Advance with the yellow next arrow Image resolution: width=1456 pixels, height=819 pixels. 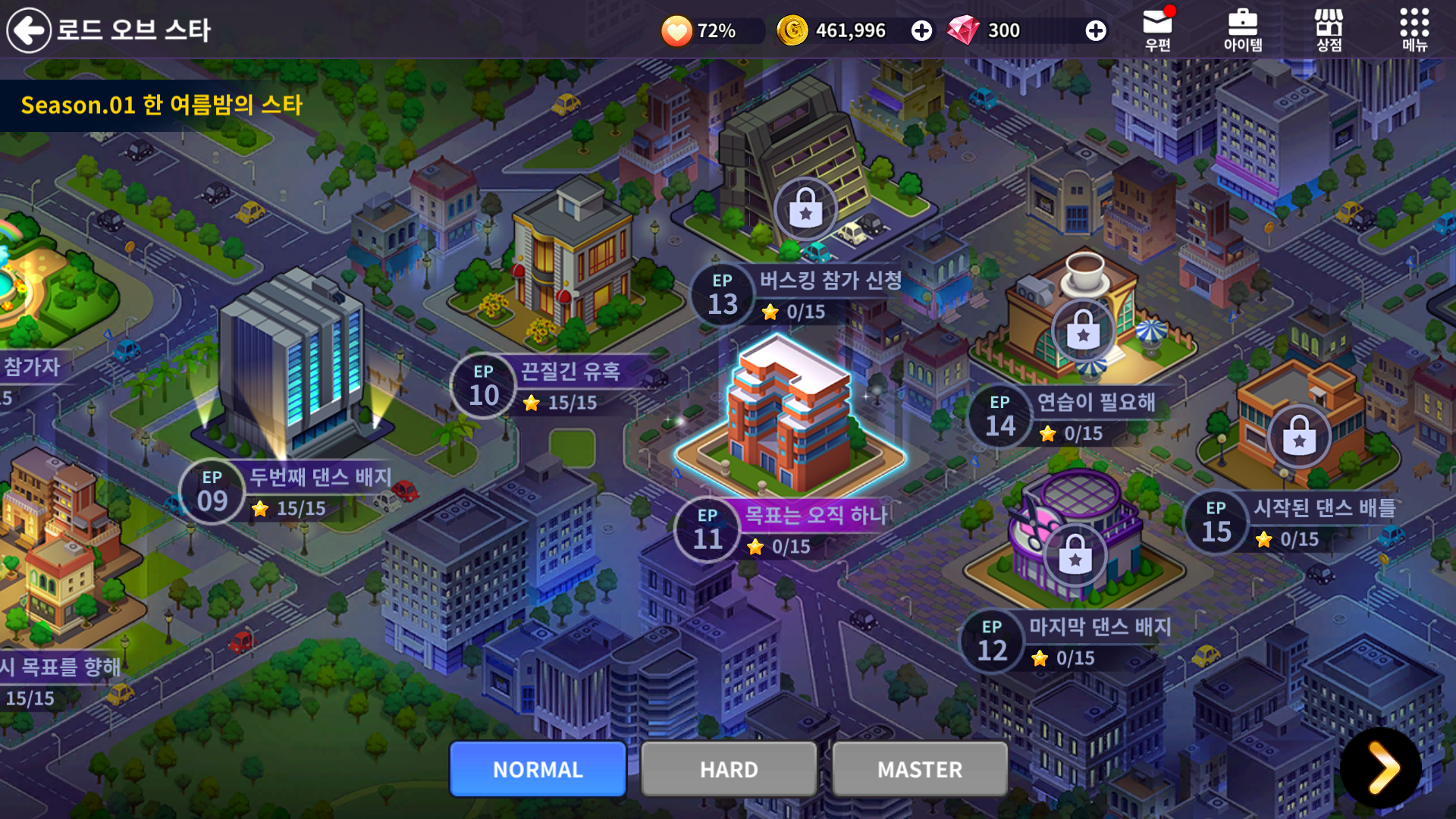tap(1381, 767)
